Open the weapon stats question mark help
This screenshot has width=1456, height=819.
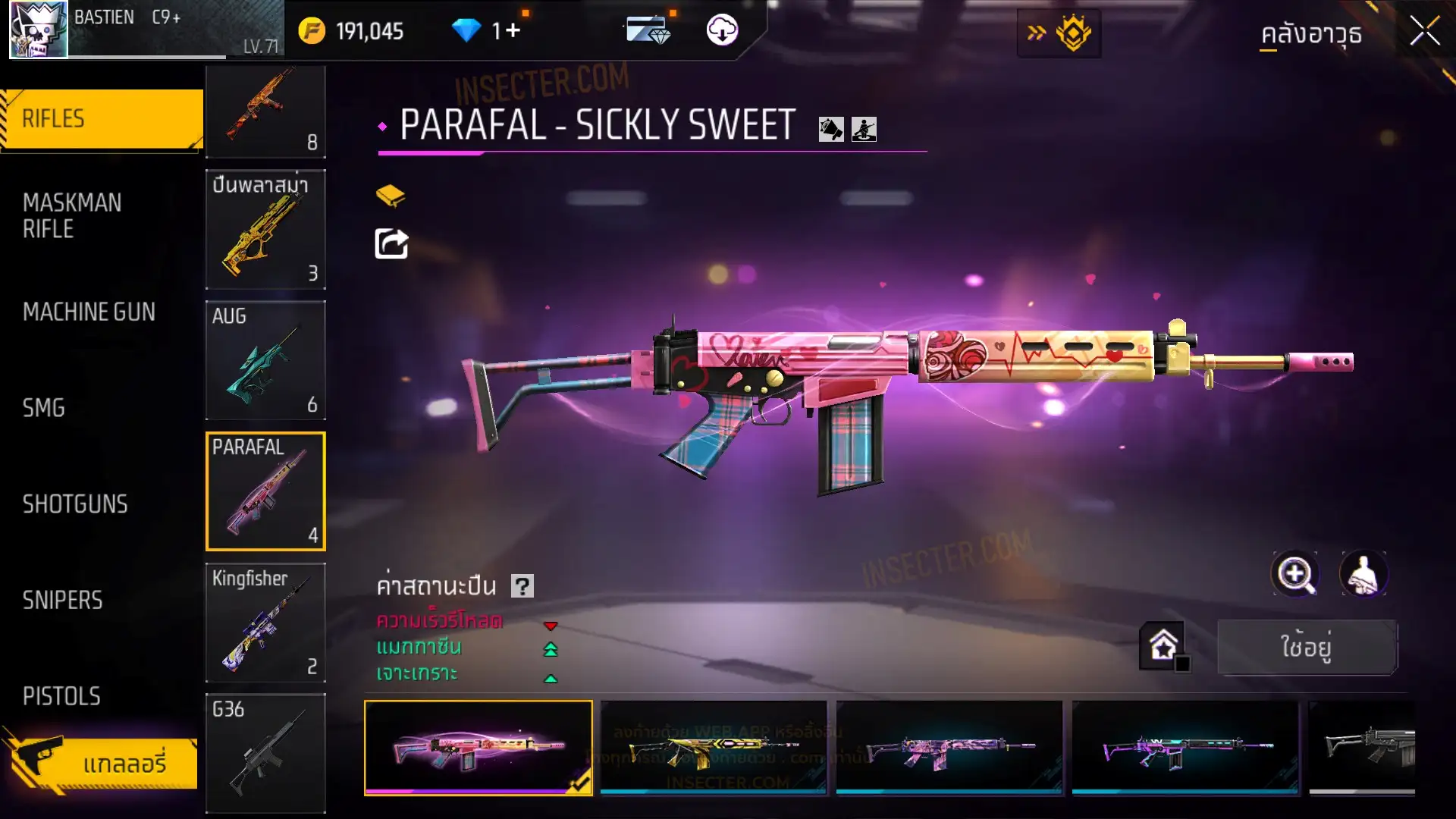[522, 585]
